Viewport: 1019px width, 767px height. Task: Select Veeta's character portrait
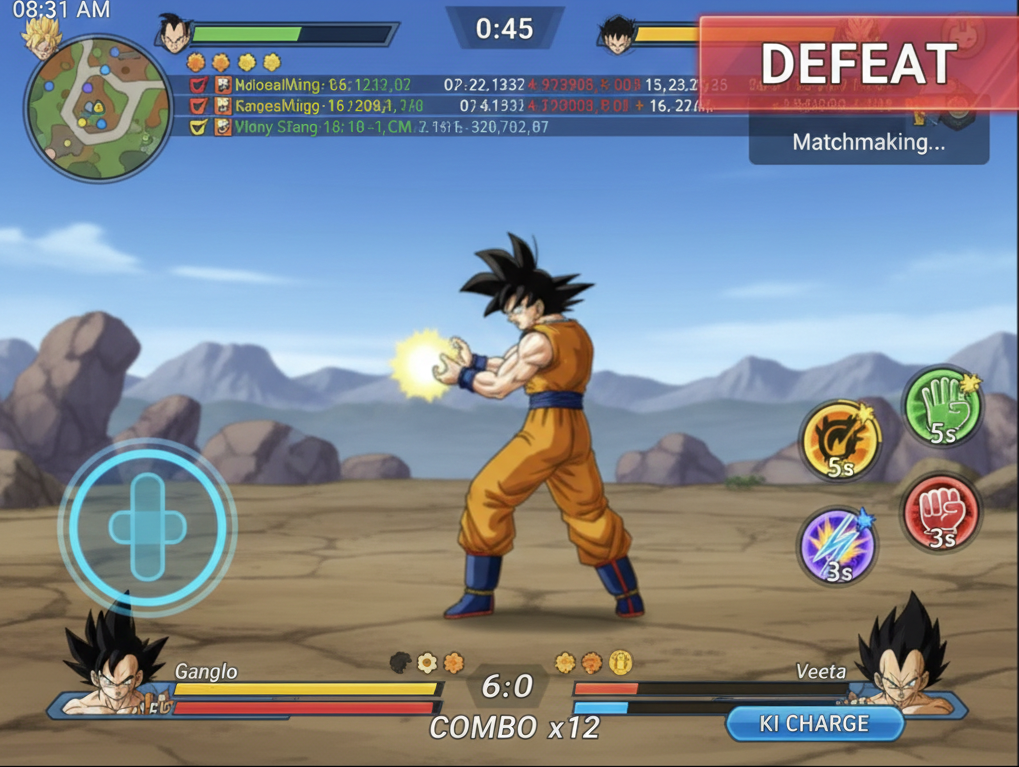(903, 660)
